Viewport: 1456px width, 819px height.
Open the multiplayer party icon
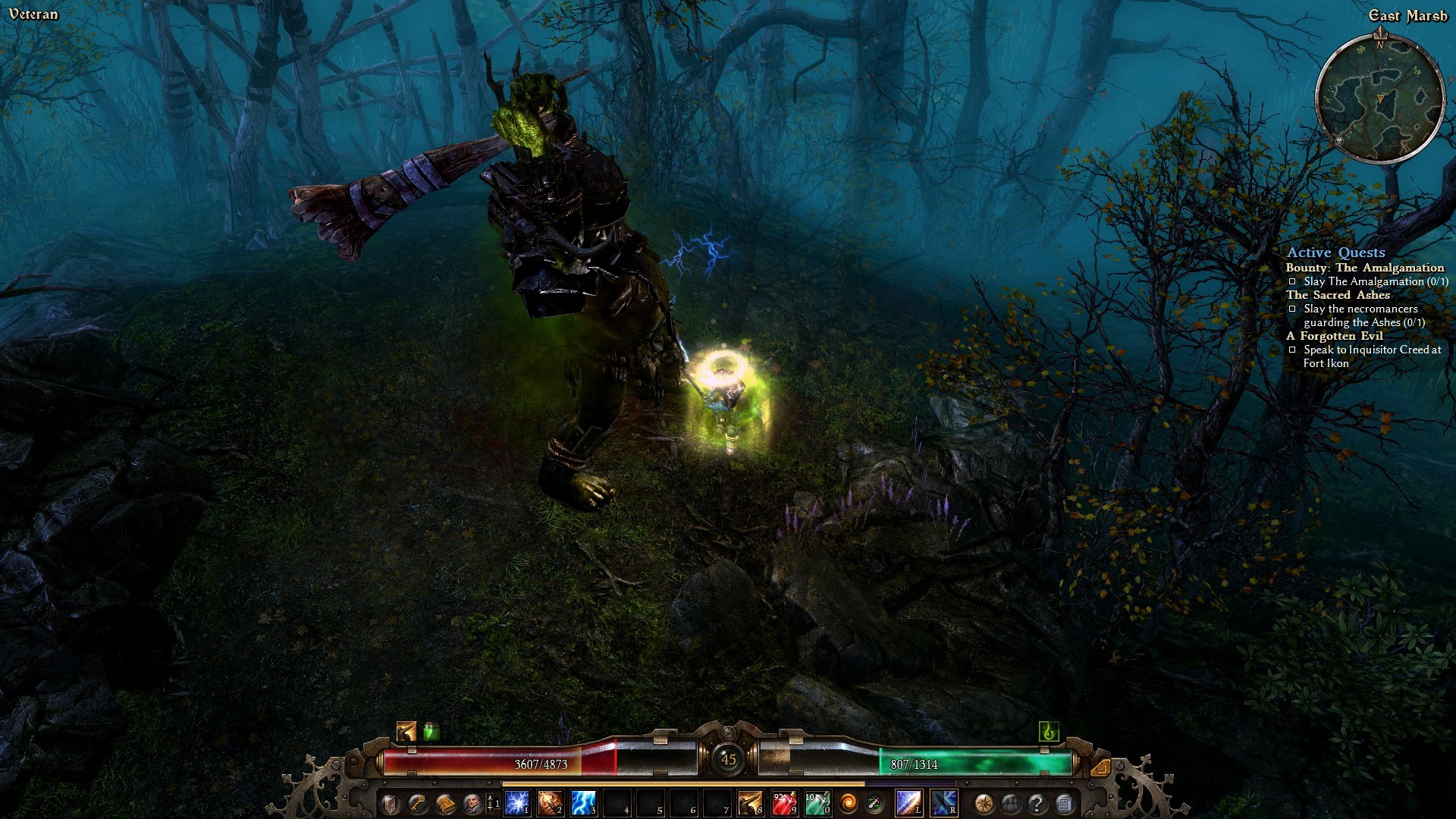(1011, 802)
